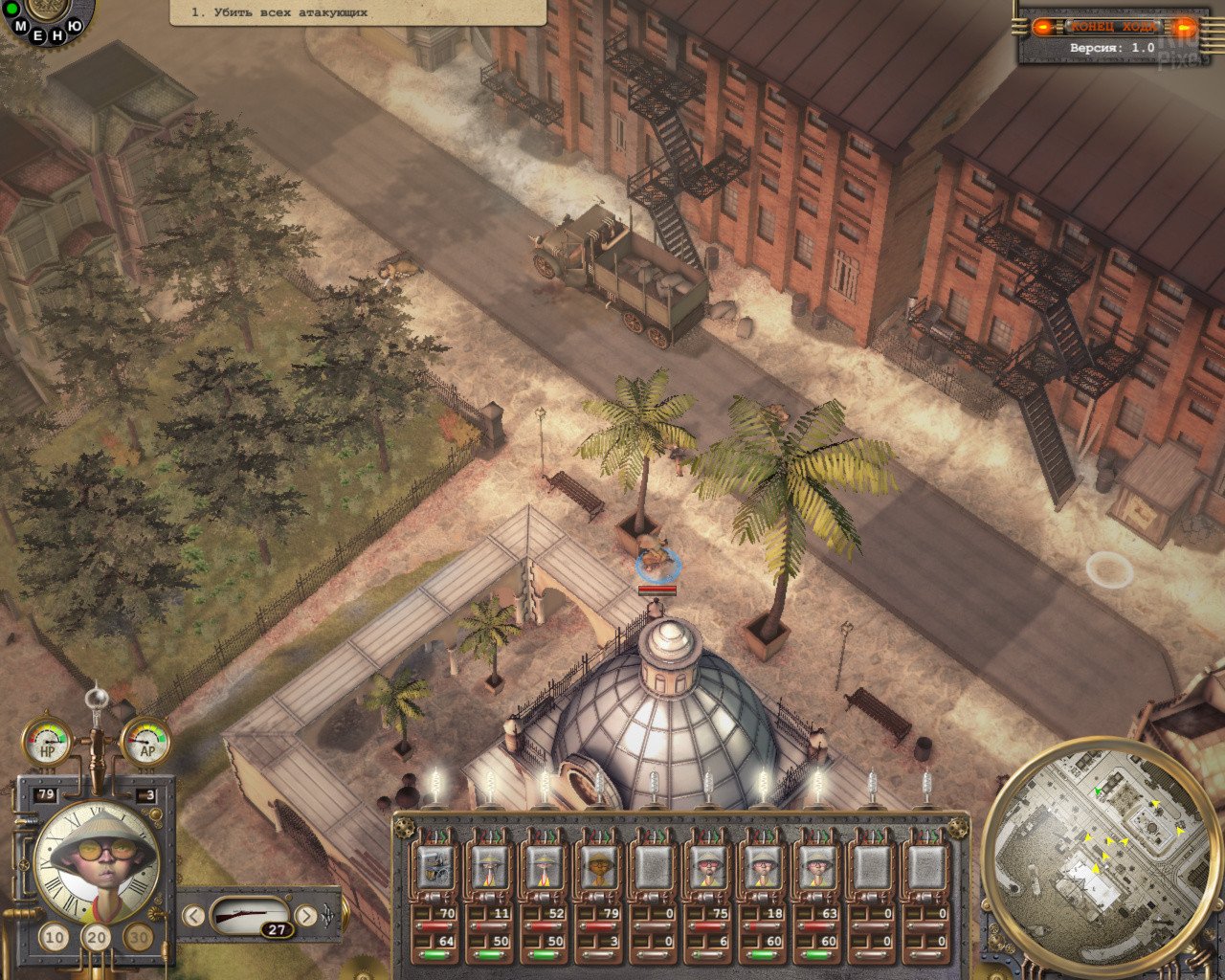
Task: Select the squad portrait showing 18 health
Action: point(763,867)
